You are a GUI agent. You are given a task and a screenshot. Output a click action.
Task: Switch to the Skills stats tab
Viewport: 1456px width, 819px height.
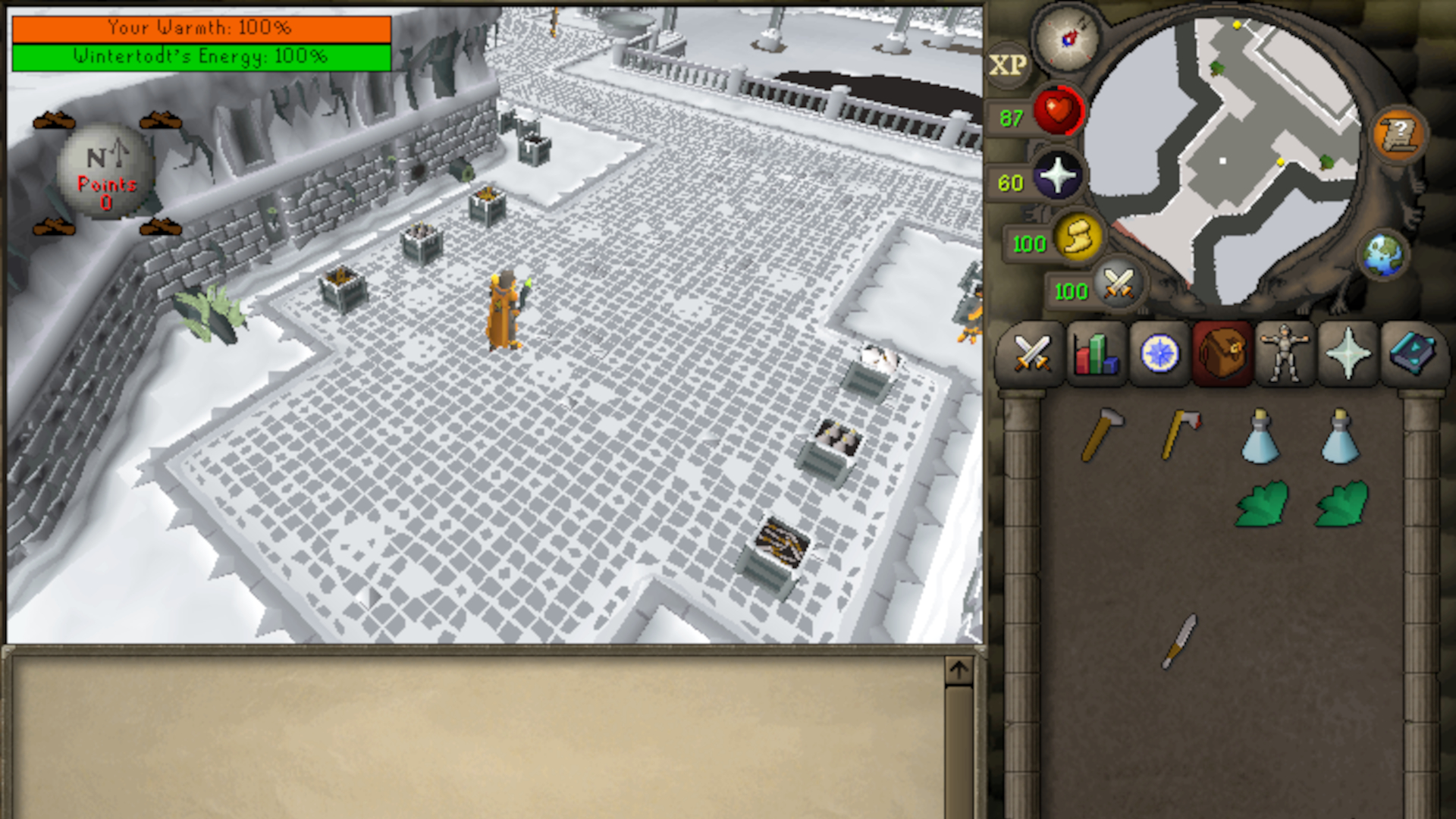[1095, 355]
